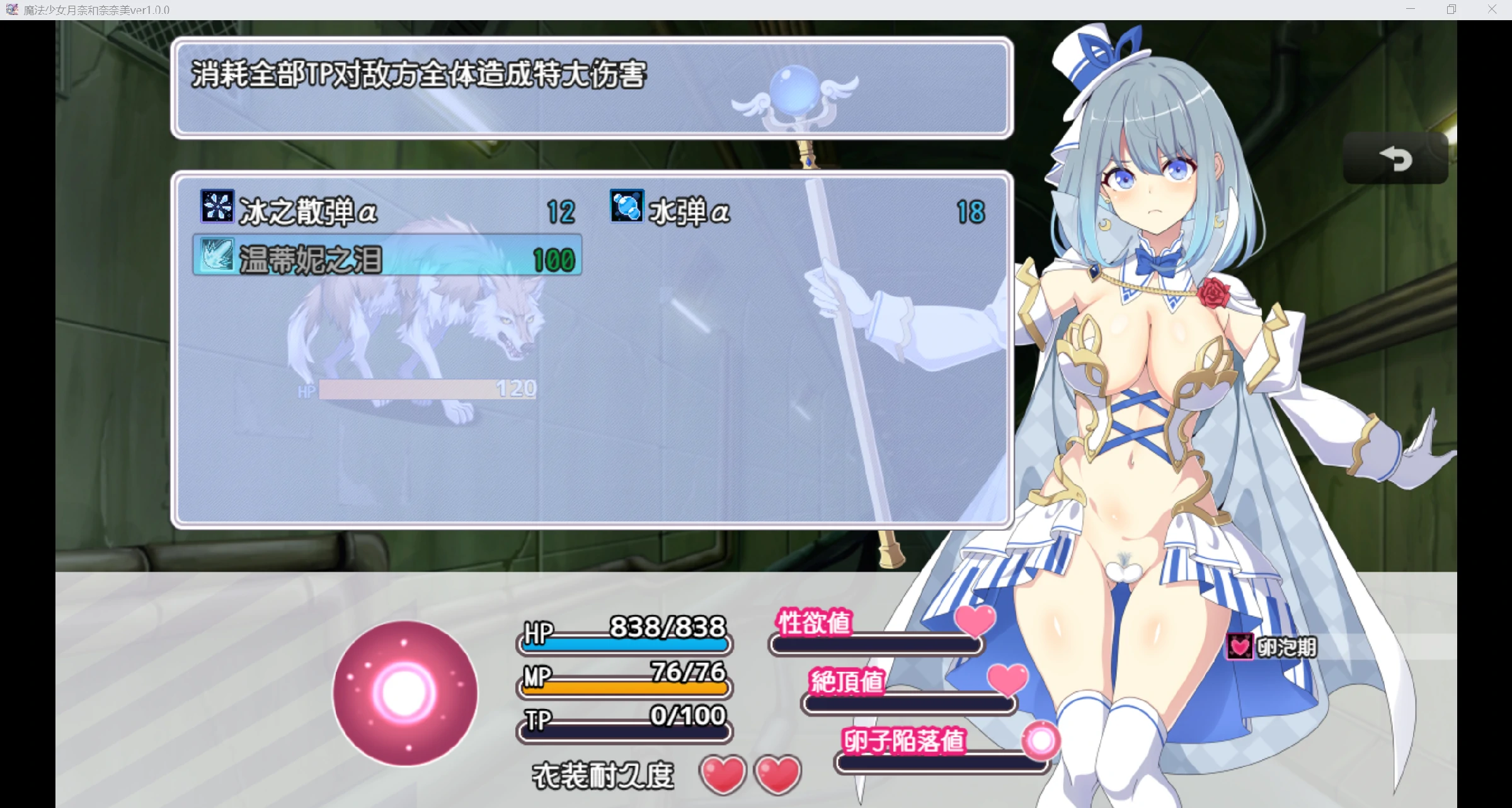1512x808 pixels.
Task: Click the 卵泡期 status icon
Action: pos(1240,647)
